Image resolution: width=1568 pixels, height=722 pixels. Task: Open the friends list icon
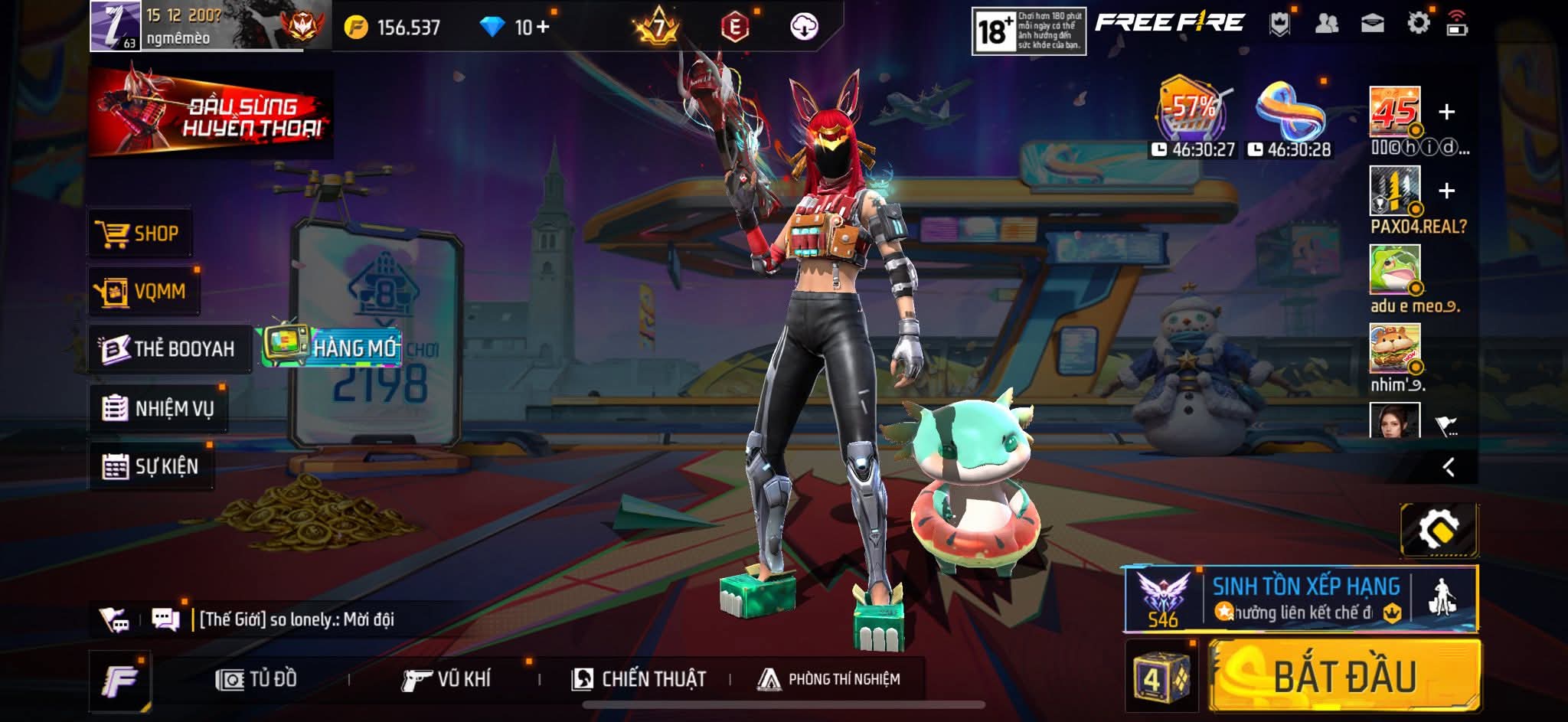click(1326, 24)
